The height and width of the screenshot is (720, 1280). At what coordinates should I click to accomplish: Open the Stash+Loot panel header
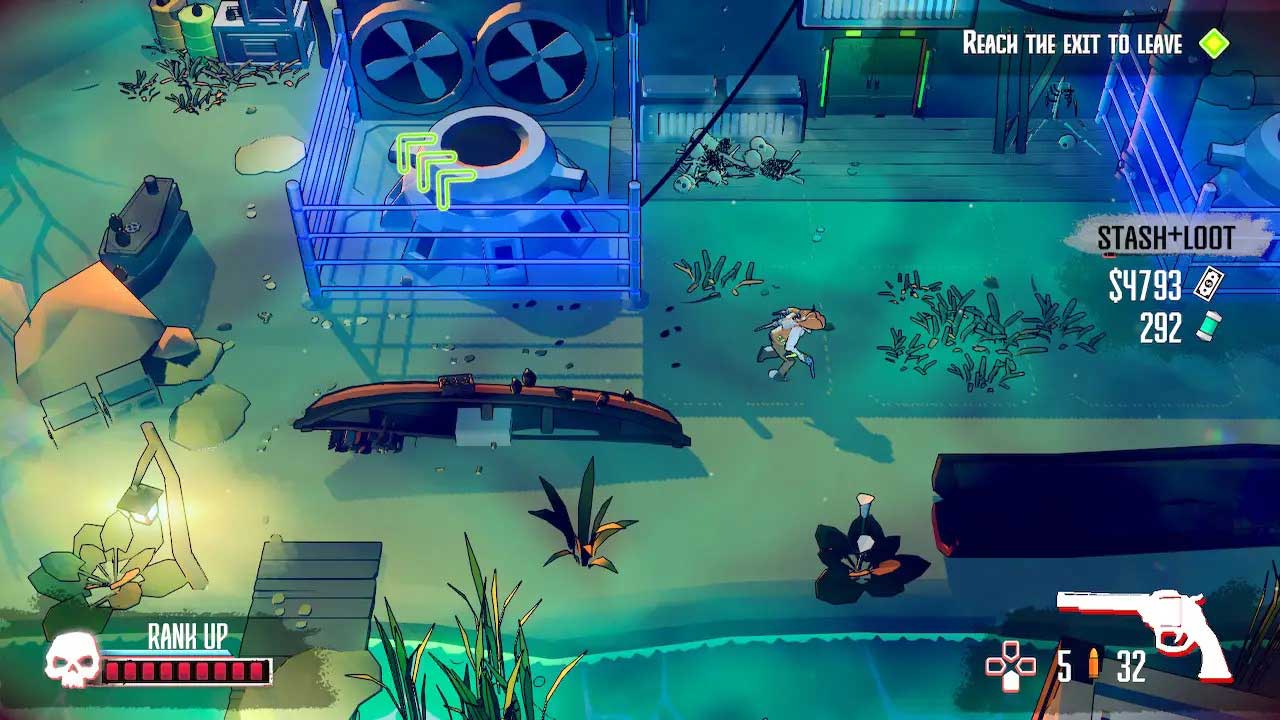(x=1165, y=238)
